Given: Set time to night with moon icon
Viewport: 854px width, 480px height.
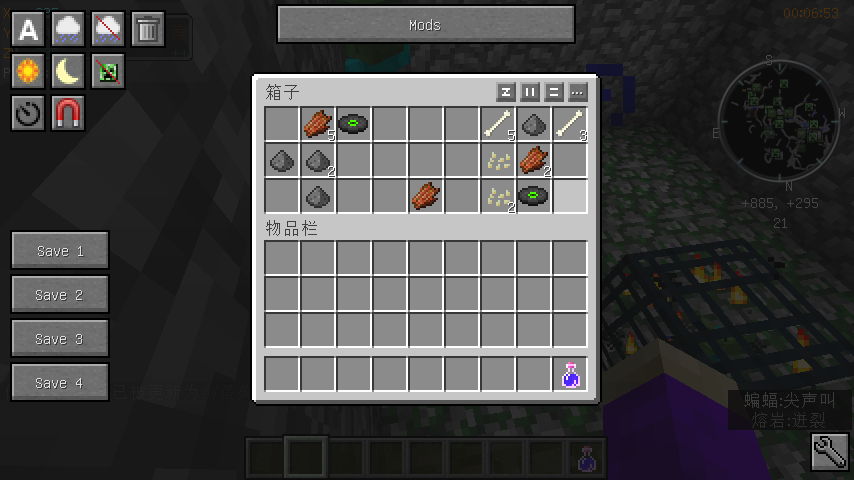Looking at the screenshot, I should pyautogui.click(x=68, y=71).
